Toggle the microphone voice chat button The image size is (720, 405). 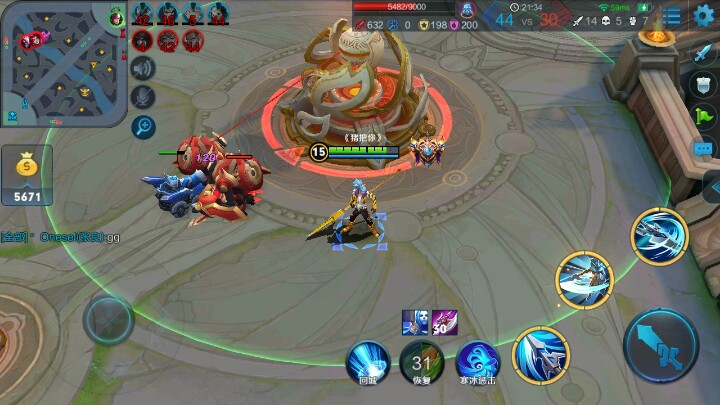144,97
